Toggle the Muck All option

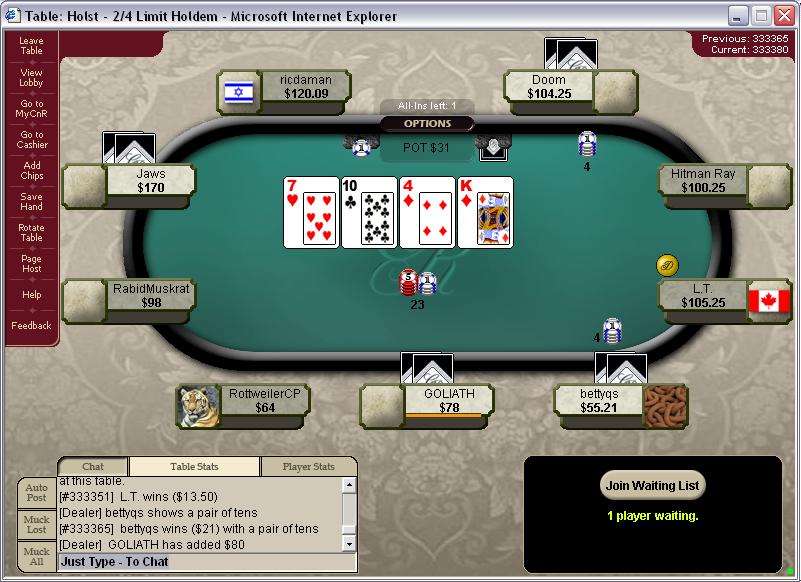37,557
